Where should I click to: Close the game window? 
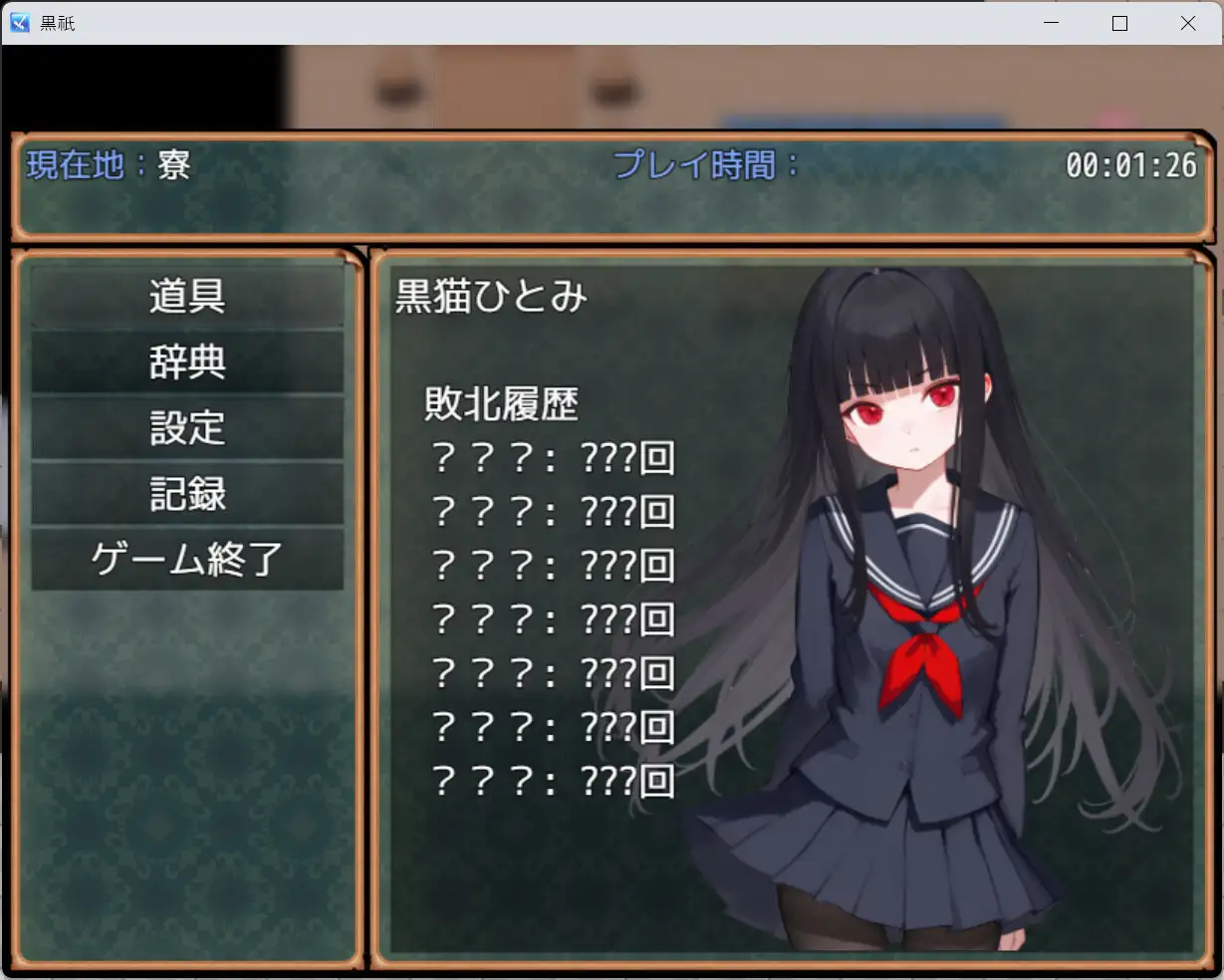click(1187, 23)
